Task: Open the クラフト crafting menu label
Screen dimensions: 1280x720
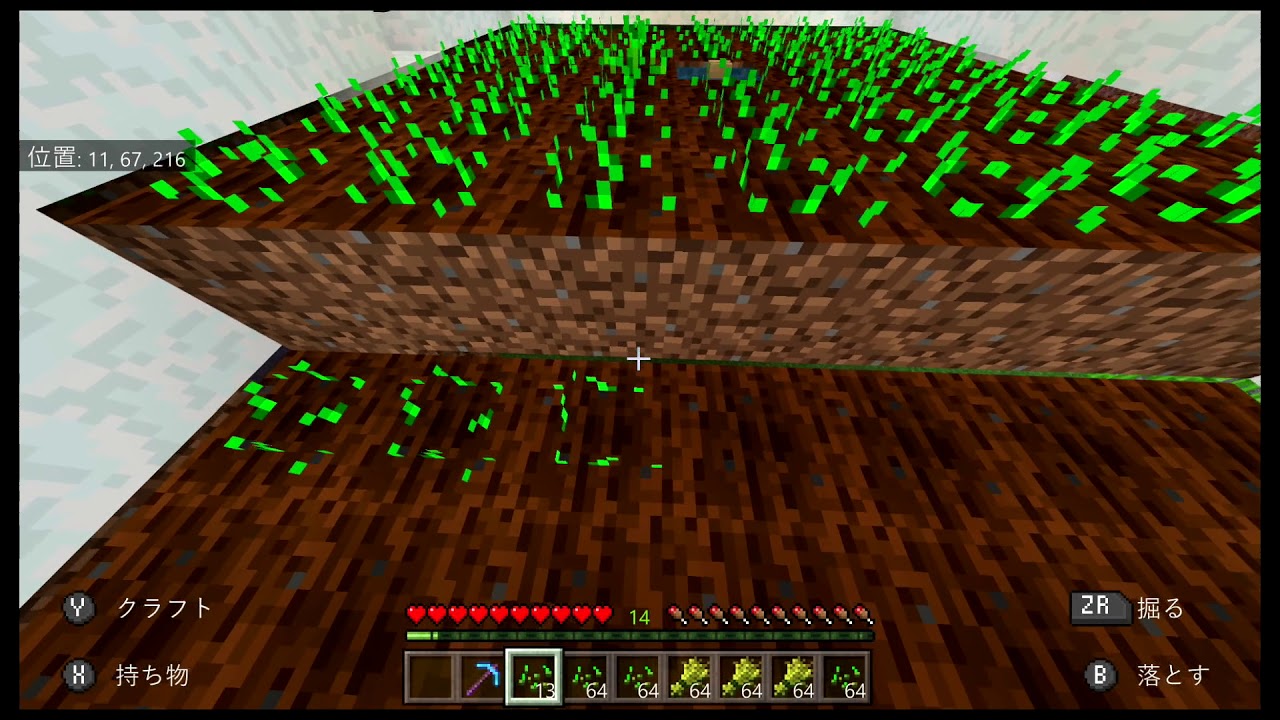Action: tap(165, 608)
